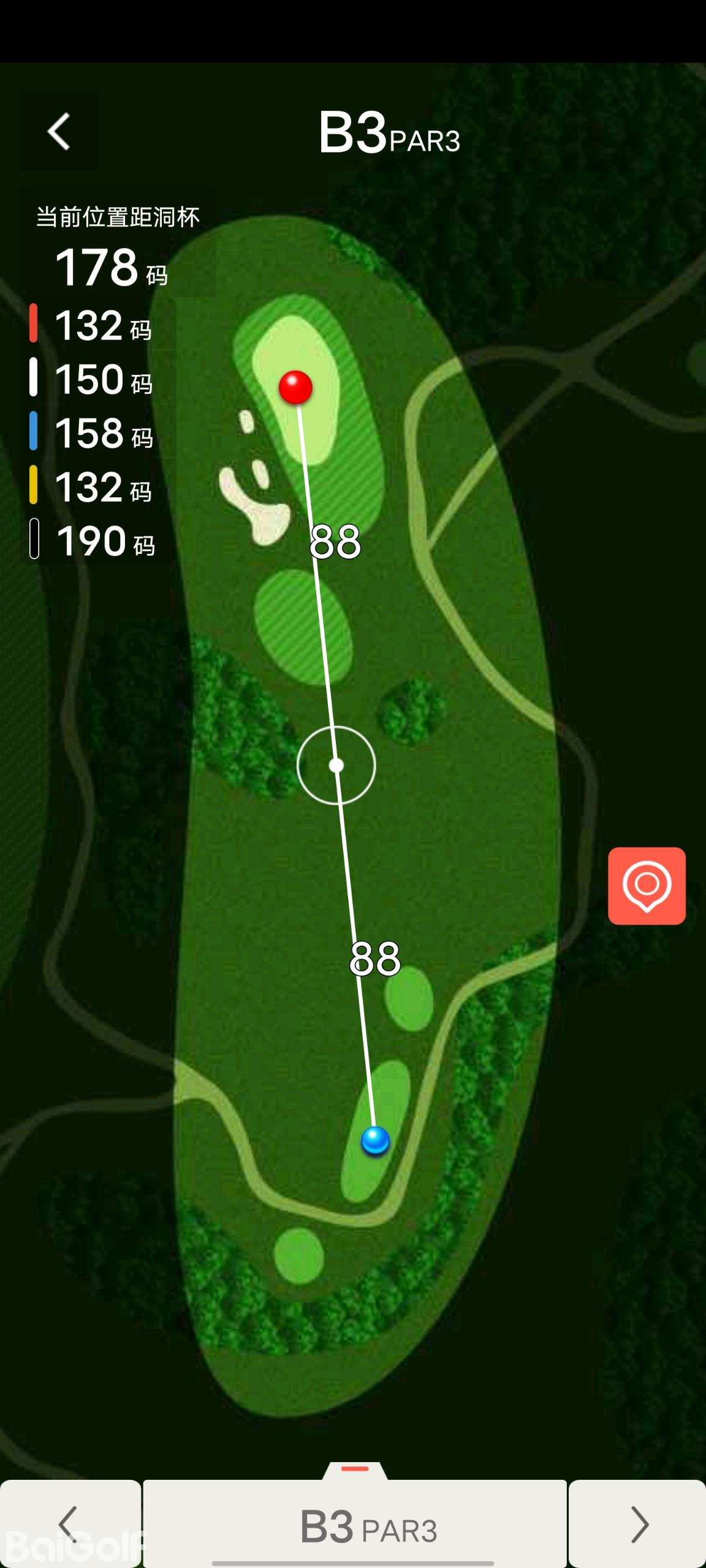Viewport: 706px width, 1568px height.
Task: Select the red hole cup marker
Action: 295,387
